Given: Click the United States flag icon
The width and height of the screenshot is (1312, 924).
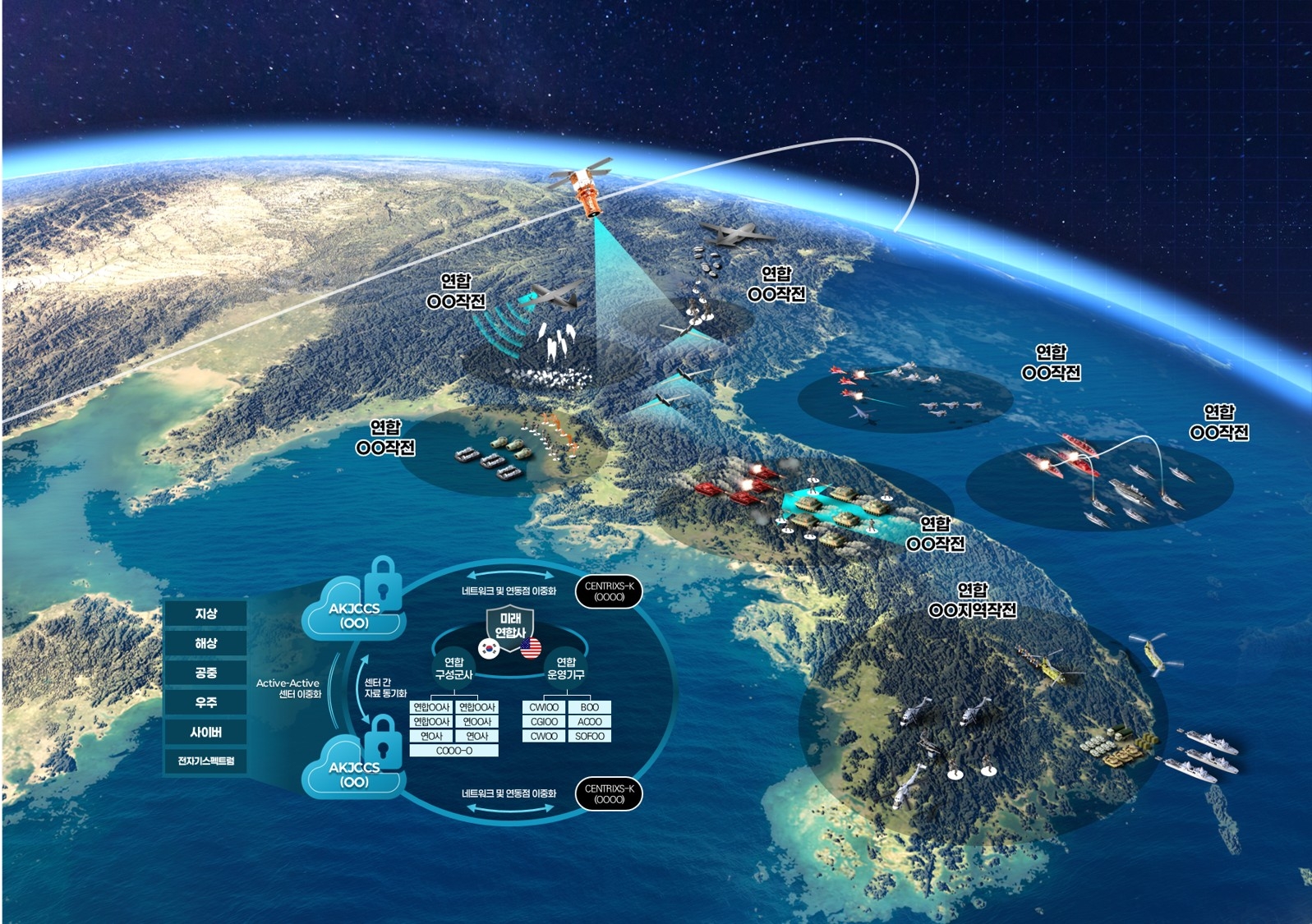Looking at the screenshot, I should click(x=531, y=648).
